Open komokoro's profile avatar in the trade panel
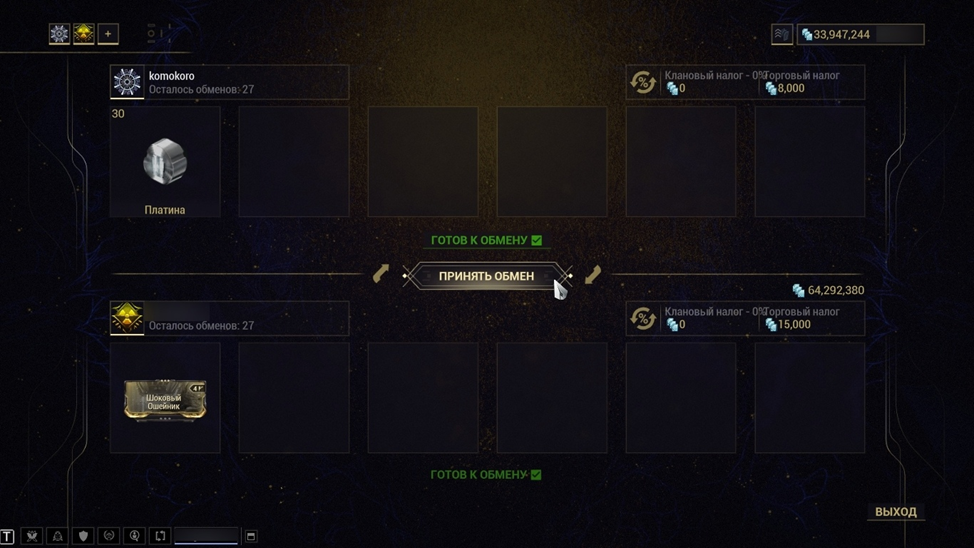This screenshot has width=974, height=548. [x=127, y=82]
